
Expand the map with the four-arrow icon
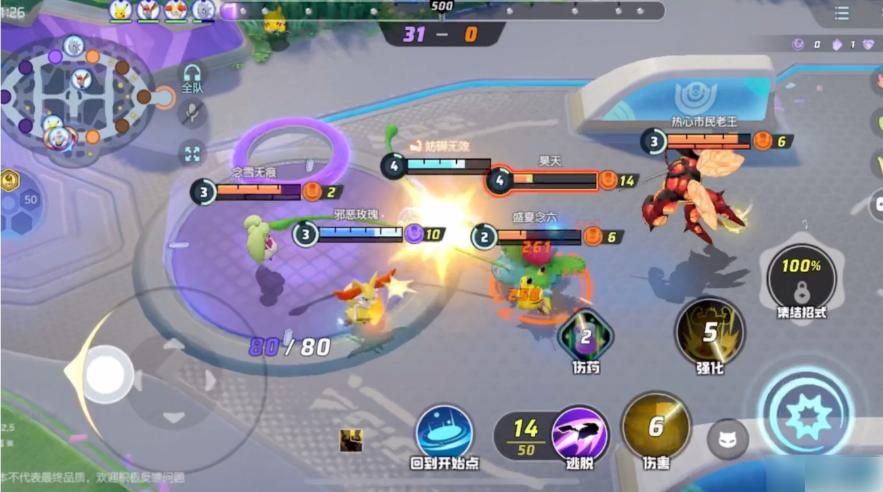pos(192,153)
